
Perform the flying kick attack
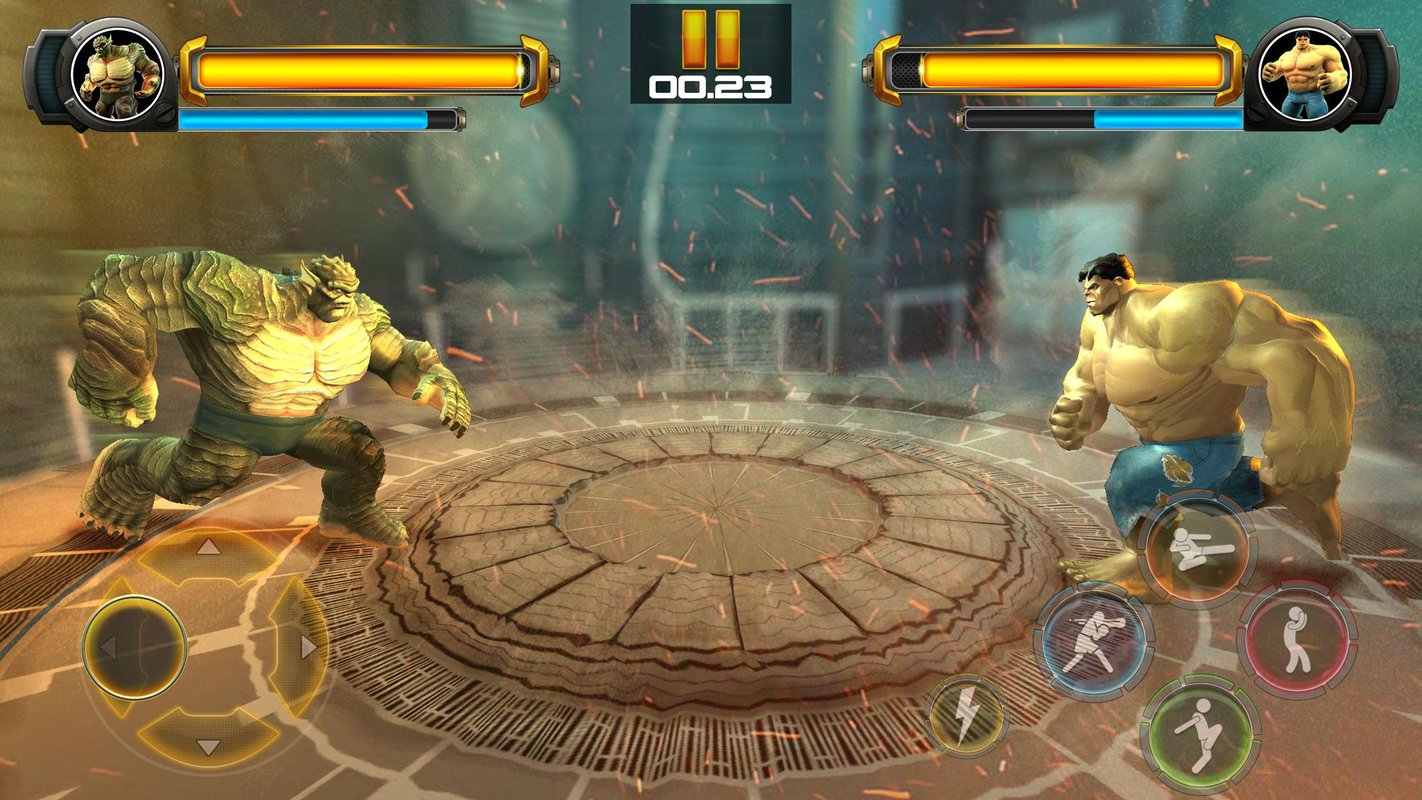1196,550
